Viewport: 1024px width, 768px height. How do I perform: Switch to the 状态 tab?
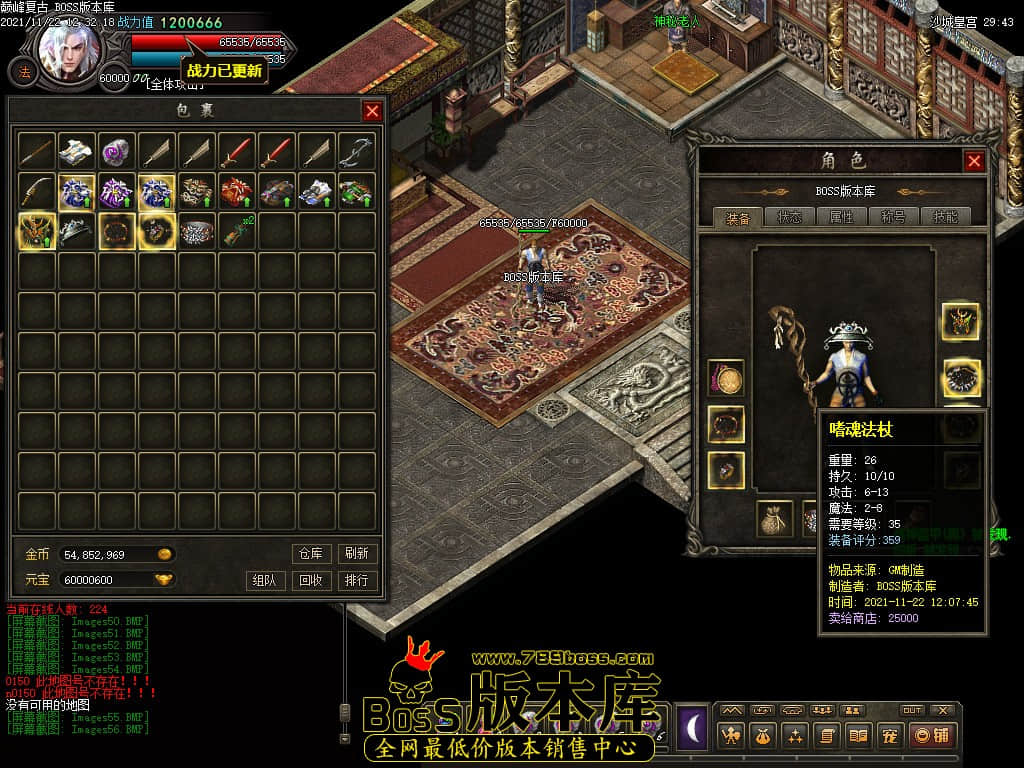coord(789,217)
